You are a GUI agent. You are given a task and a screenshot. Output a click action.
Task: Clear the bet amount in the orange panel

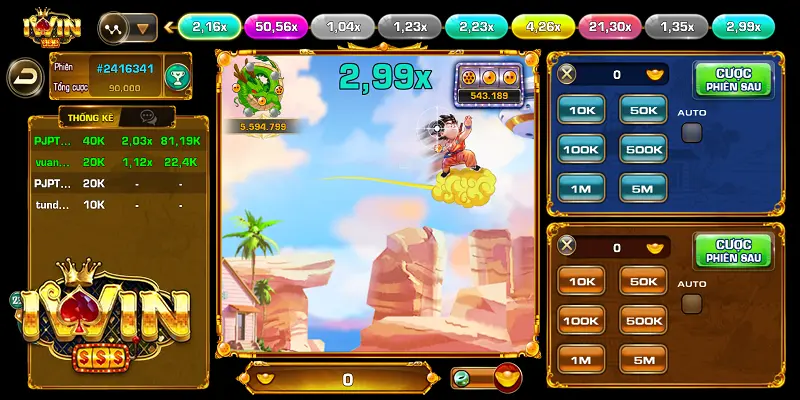pos(567,247)
